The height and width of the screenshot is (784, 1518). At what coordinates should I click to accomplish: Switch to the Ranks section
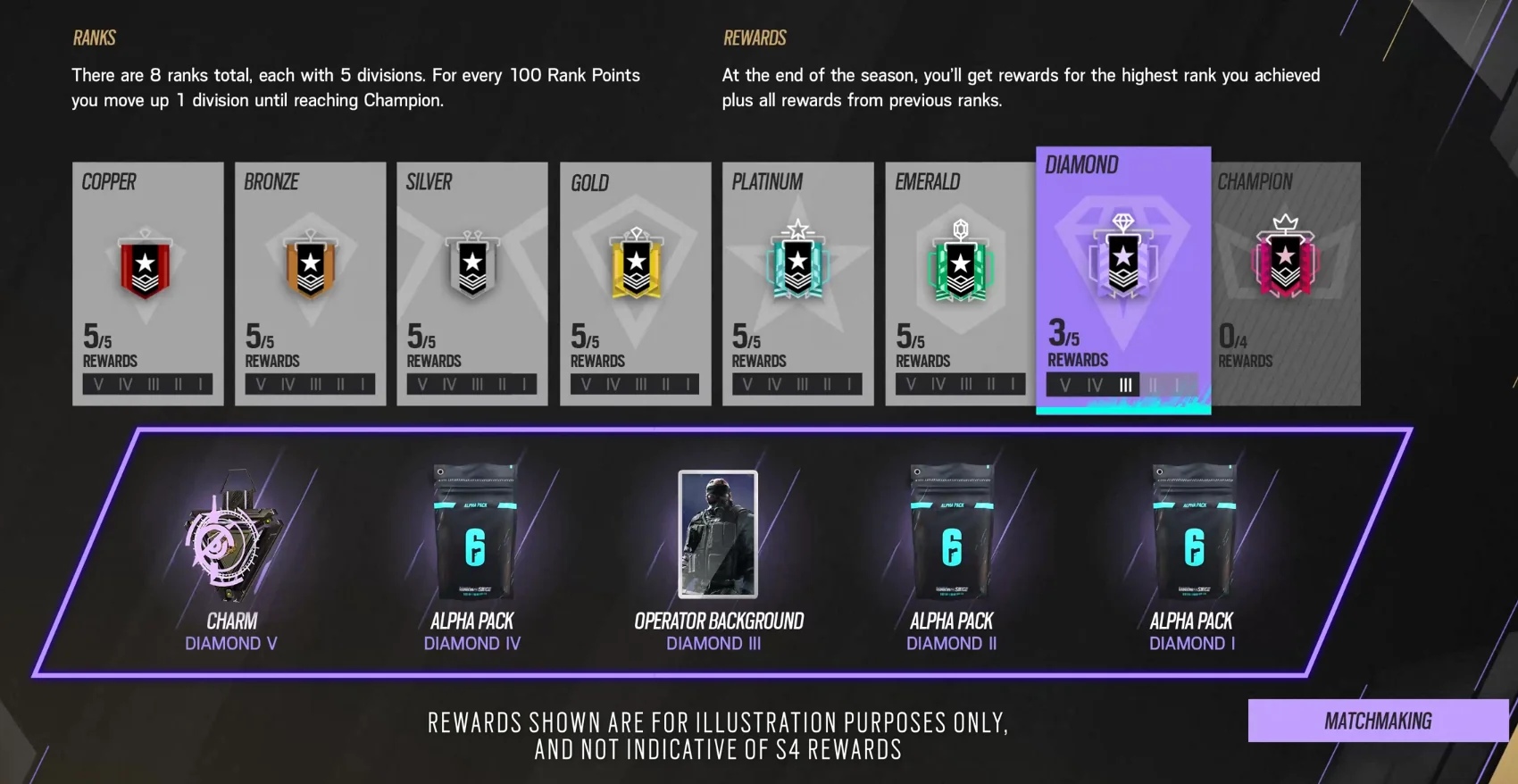pyautogui.click(x=93, y=38)
